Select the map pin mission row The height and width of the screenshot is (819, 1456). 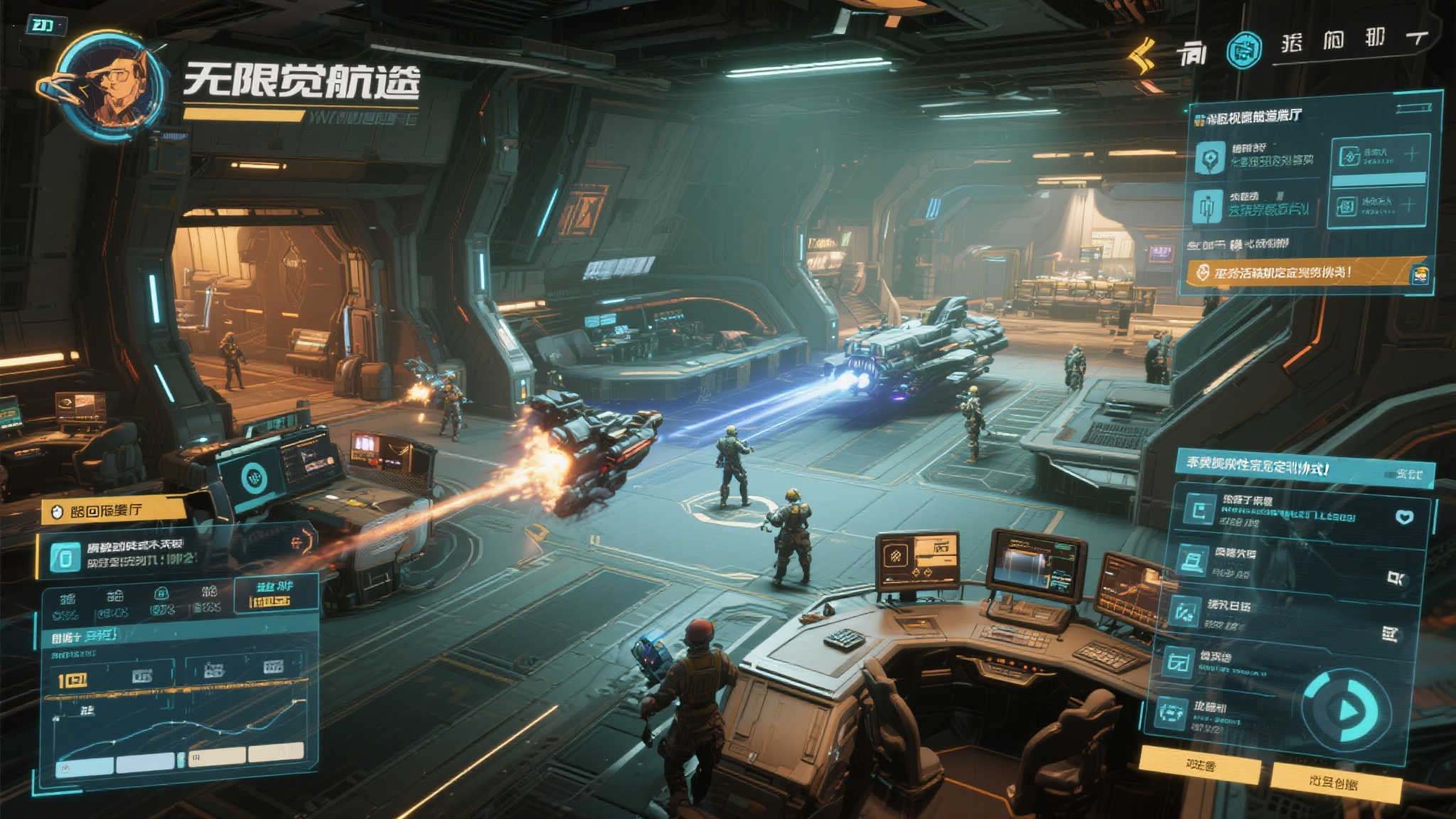click(x=1255, y=156)
